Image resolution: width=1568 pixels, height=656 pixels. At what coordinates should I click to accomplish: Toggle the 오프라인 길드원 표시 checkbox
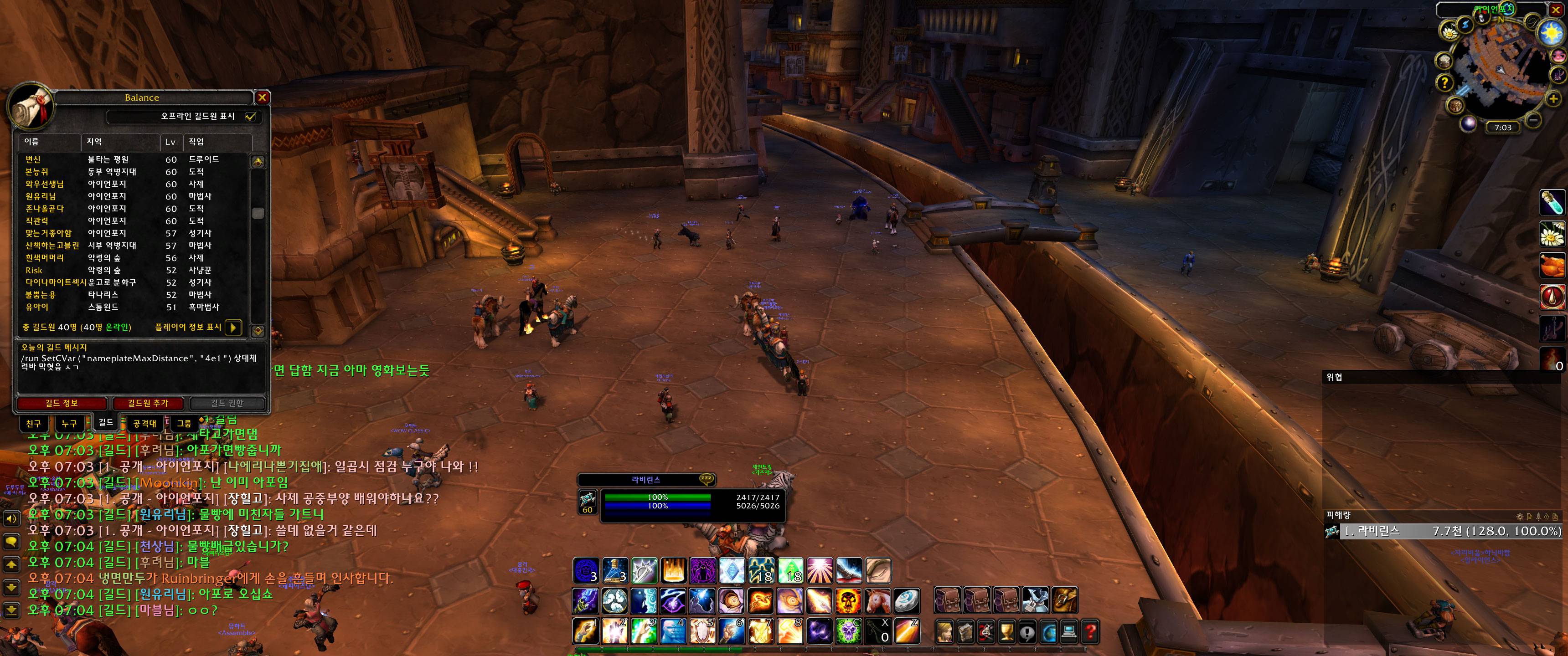250,116
